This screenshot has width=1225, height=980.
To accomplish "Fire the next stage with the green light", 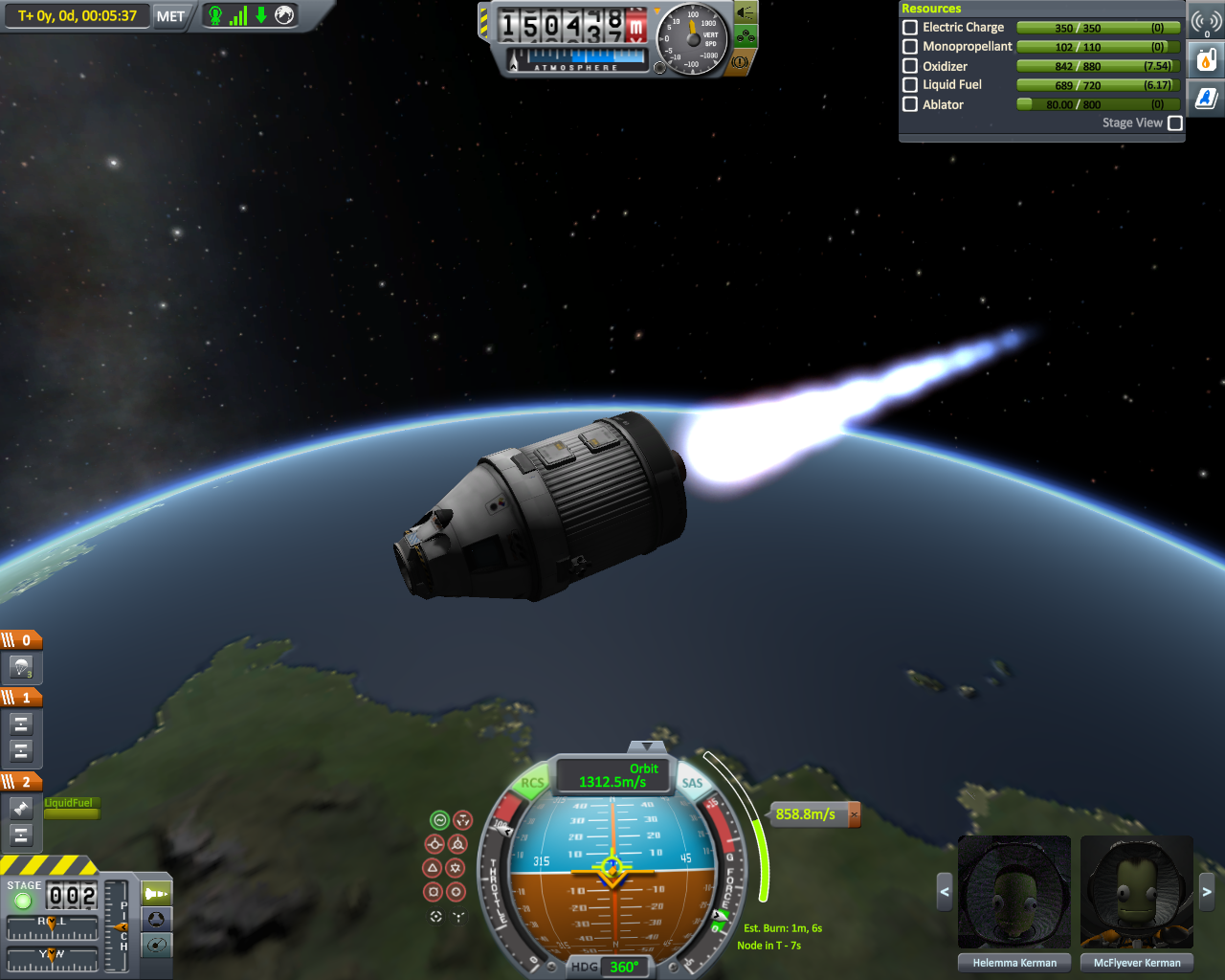I will coord(23,901).
